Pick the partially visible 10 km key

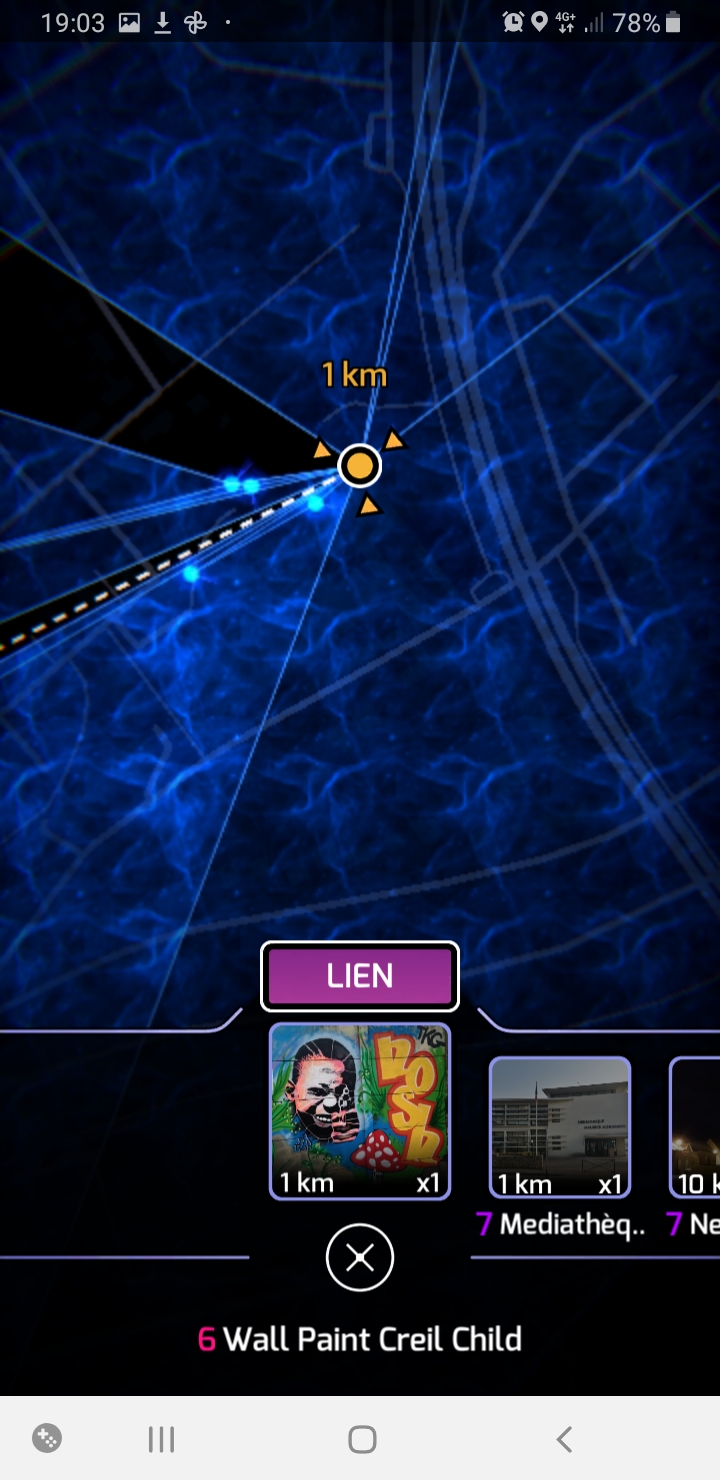(x=697, y=1127)
